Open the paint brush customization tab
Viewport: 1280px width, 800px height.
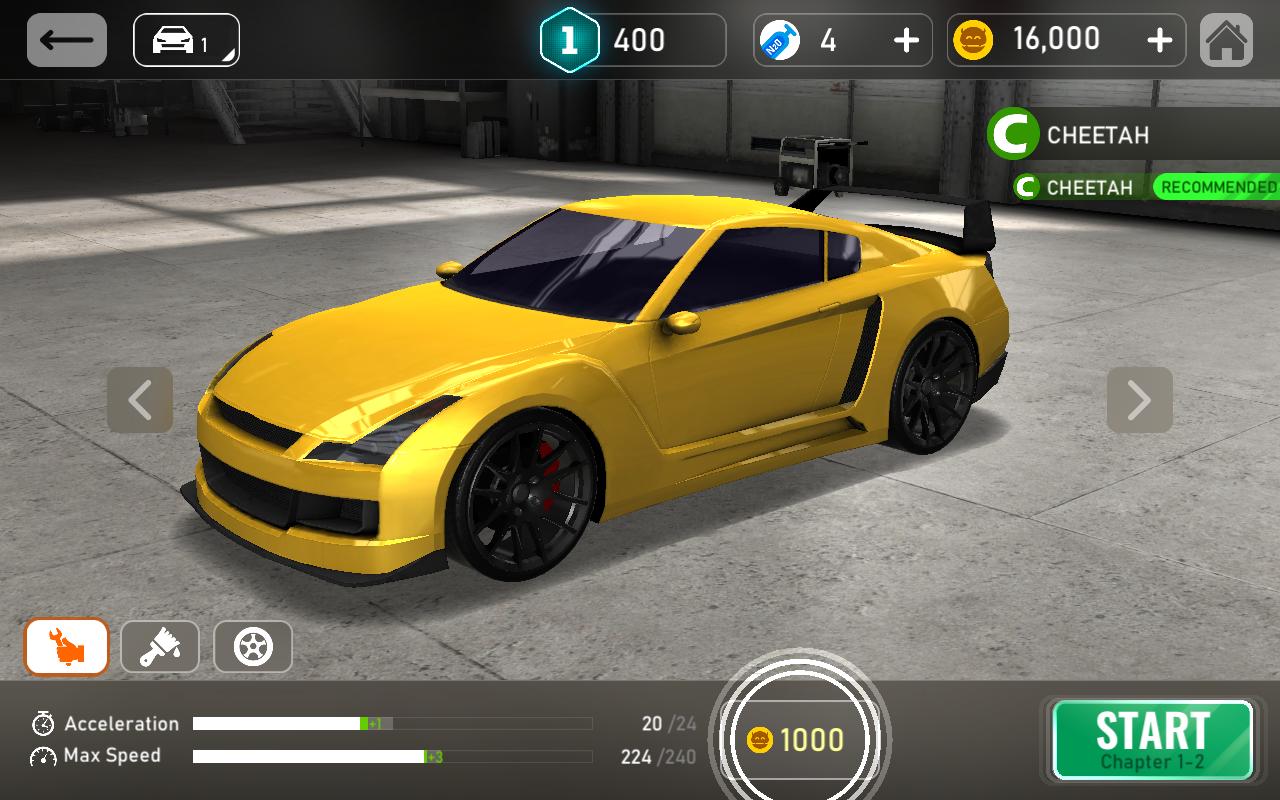pos(160,647)
